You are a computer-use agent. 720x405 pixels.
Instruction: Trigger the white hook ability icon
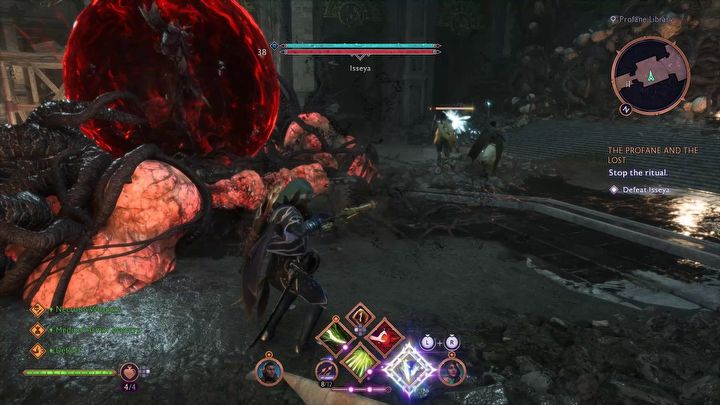[x=359, y=318]
